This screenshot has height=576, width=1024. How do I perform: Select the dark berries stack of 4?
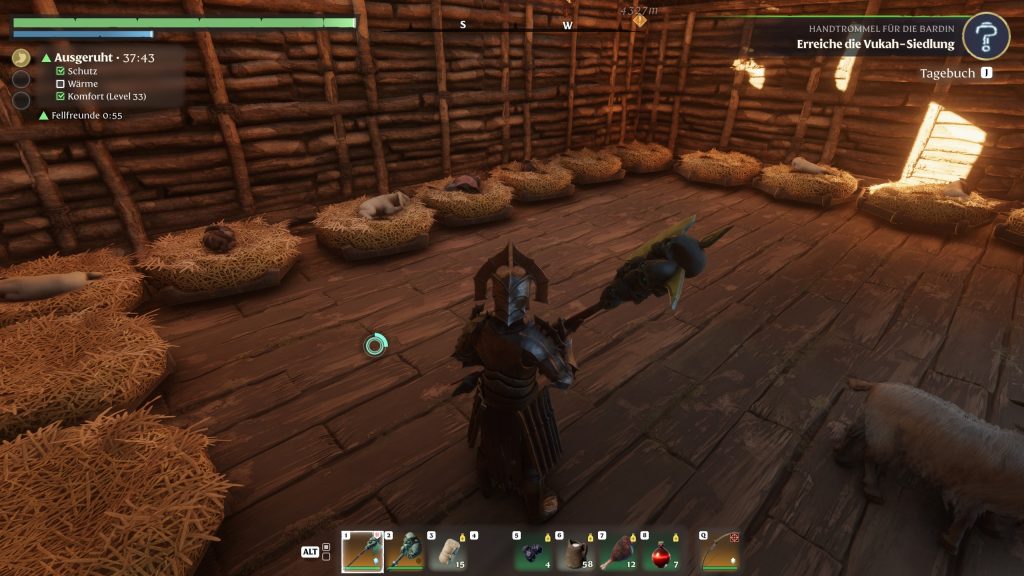[x=531, y=551]
